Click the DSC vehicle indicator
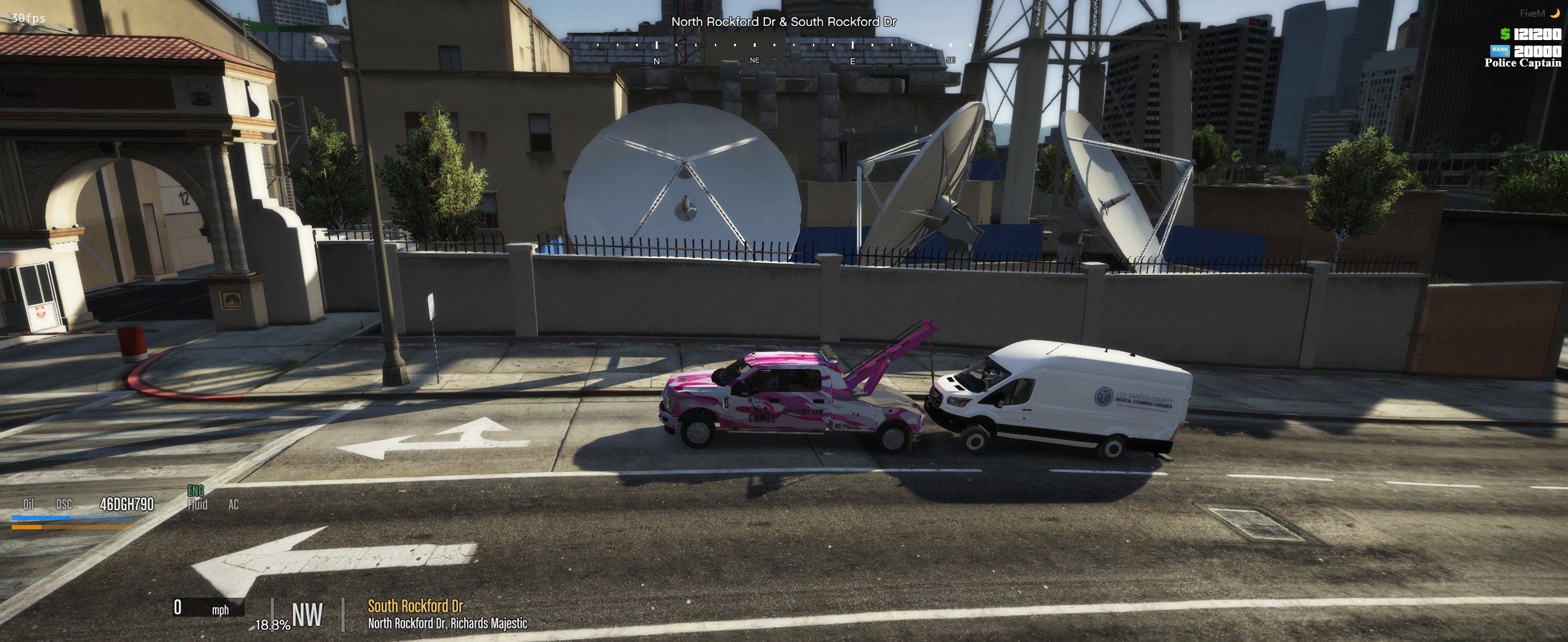The width and height of the screenshot is (1568, 642). 64,505
